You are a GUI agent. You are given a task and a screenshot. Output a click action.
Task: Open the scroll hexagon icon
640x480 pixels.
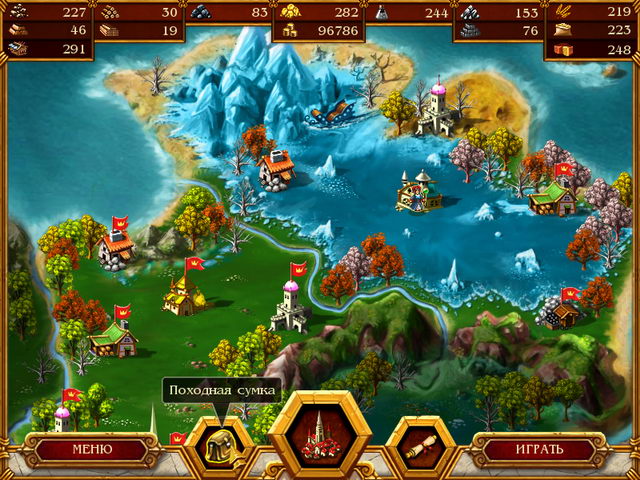[x=421, y=448]
